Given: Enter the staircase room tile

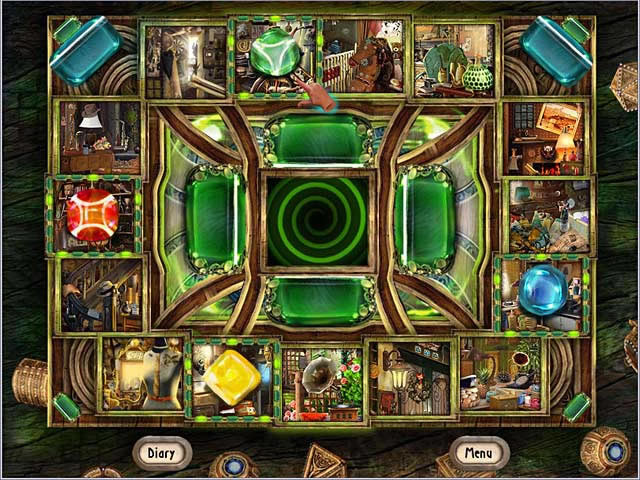Looking at the screenshot, I should pyautogui.click(x=100, y=294).
